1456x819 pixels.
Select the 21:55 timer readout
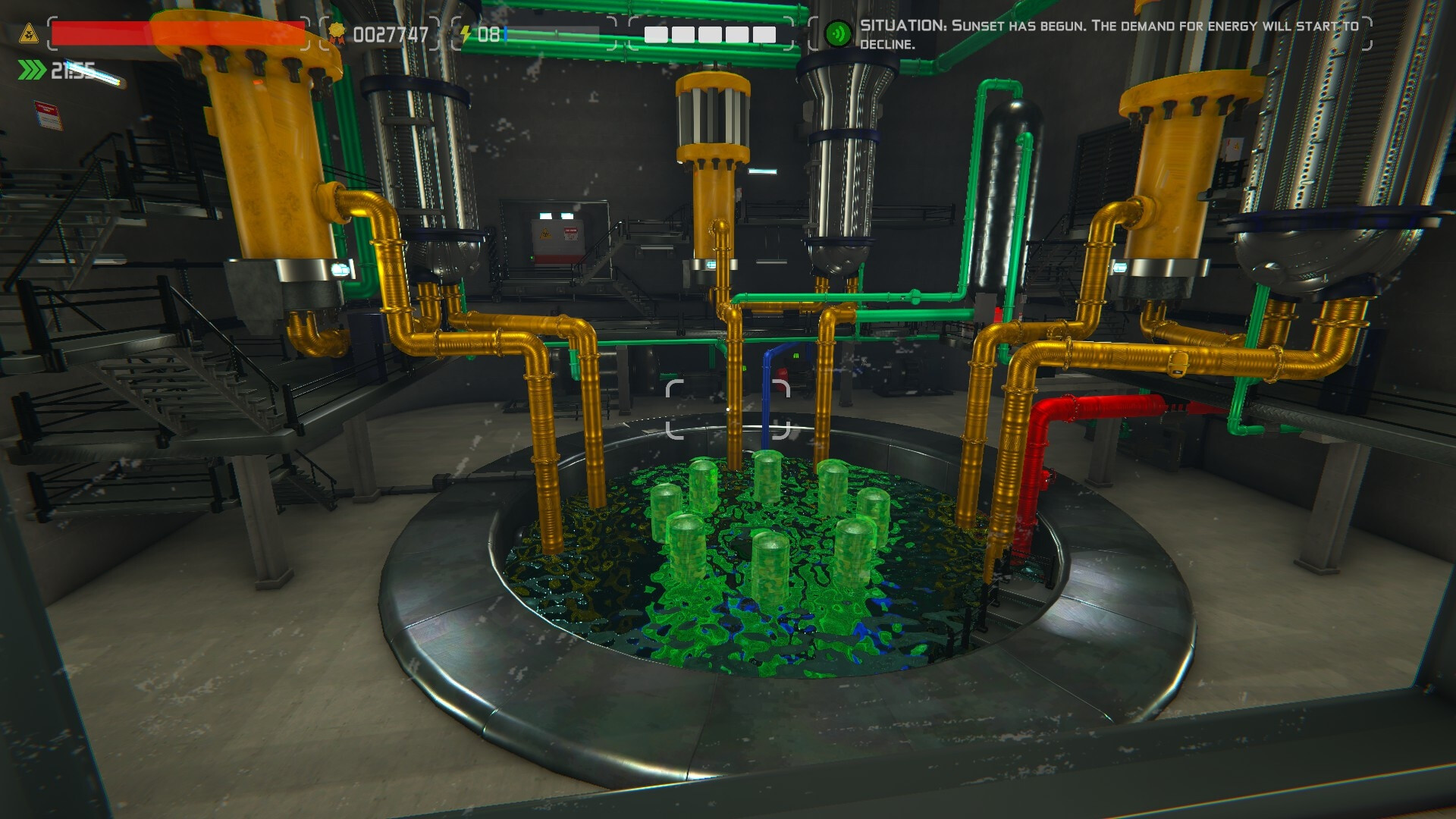pos(71,70)
